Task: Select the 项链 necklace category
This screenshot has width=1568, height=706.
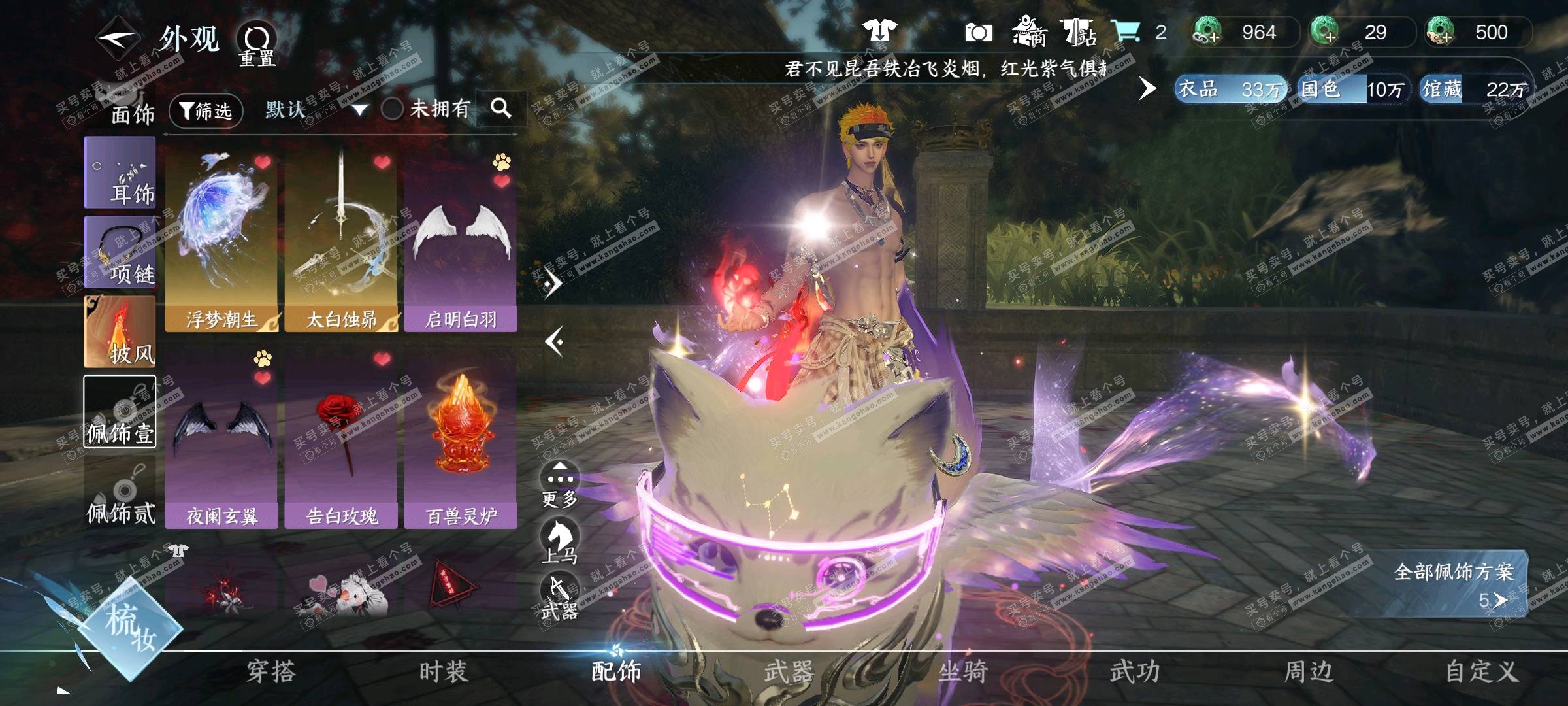Action: click(120, 252)
